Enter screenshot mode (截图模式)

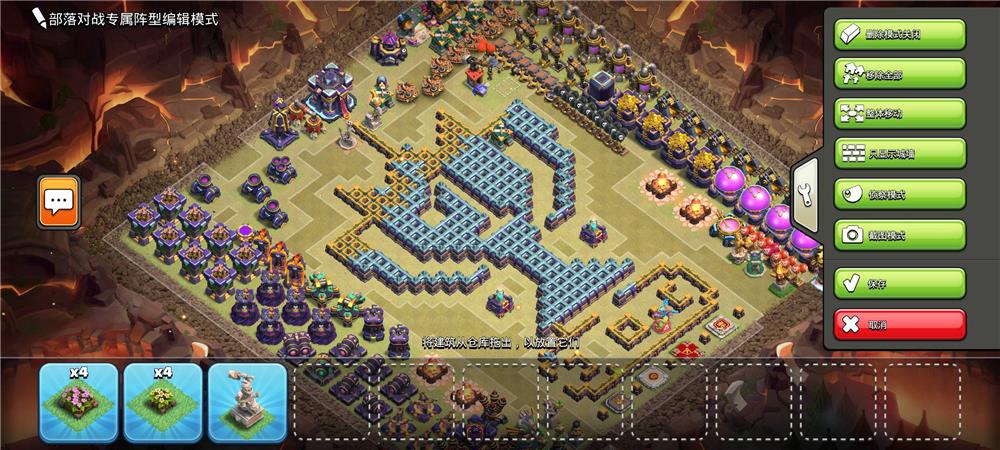(x=899, y=234)
